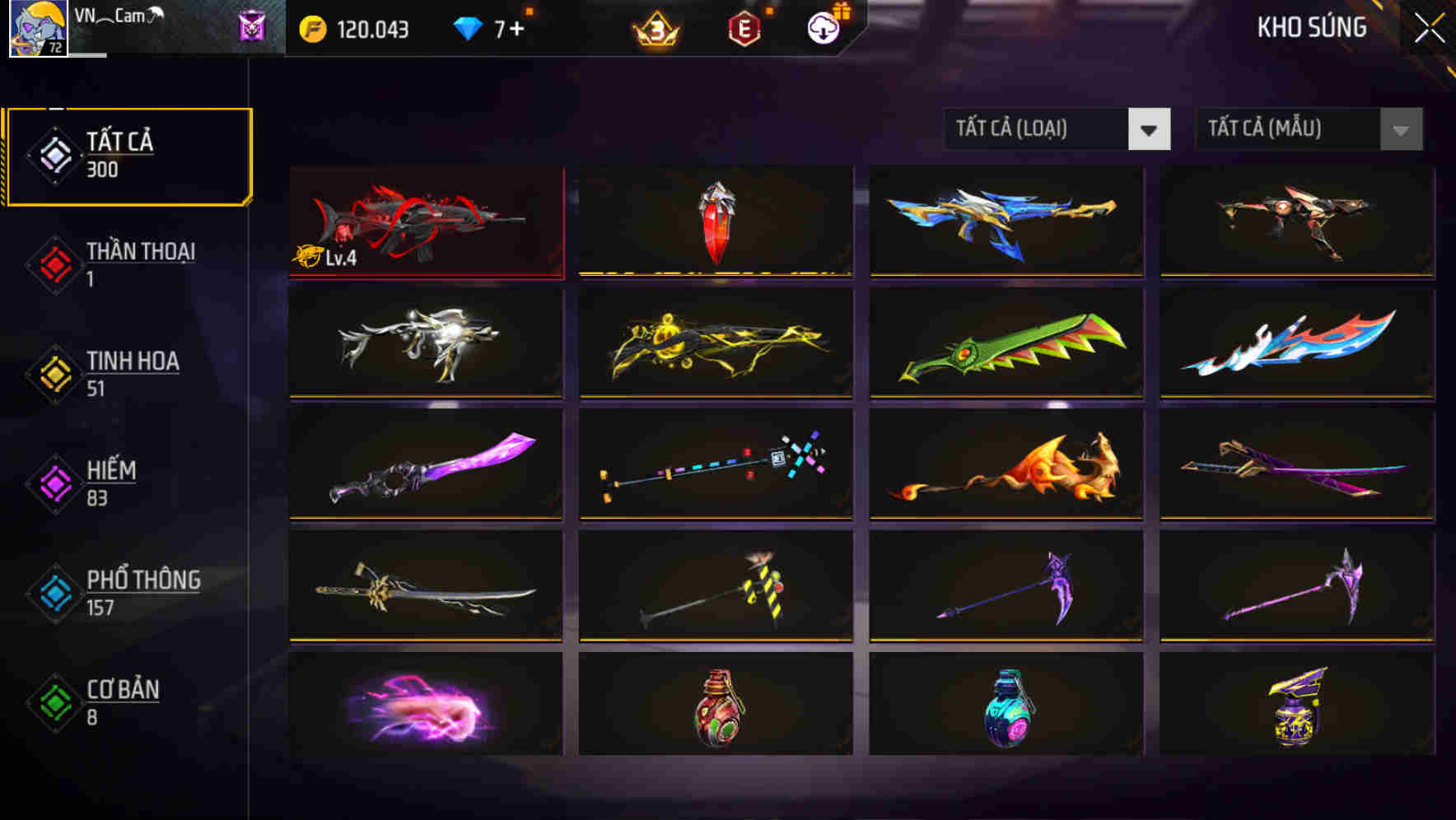Select the green CƠ BẢN rarity icon
Screen dimensions: 1456x820
(54, 702)
